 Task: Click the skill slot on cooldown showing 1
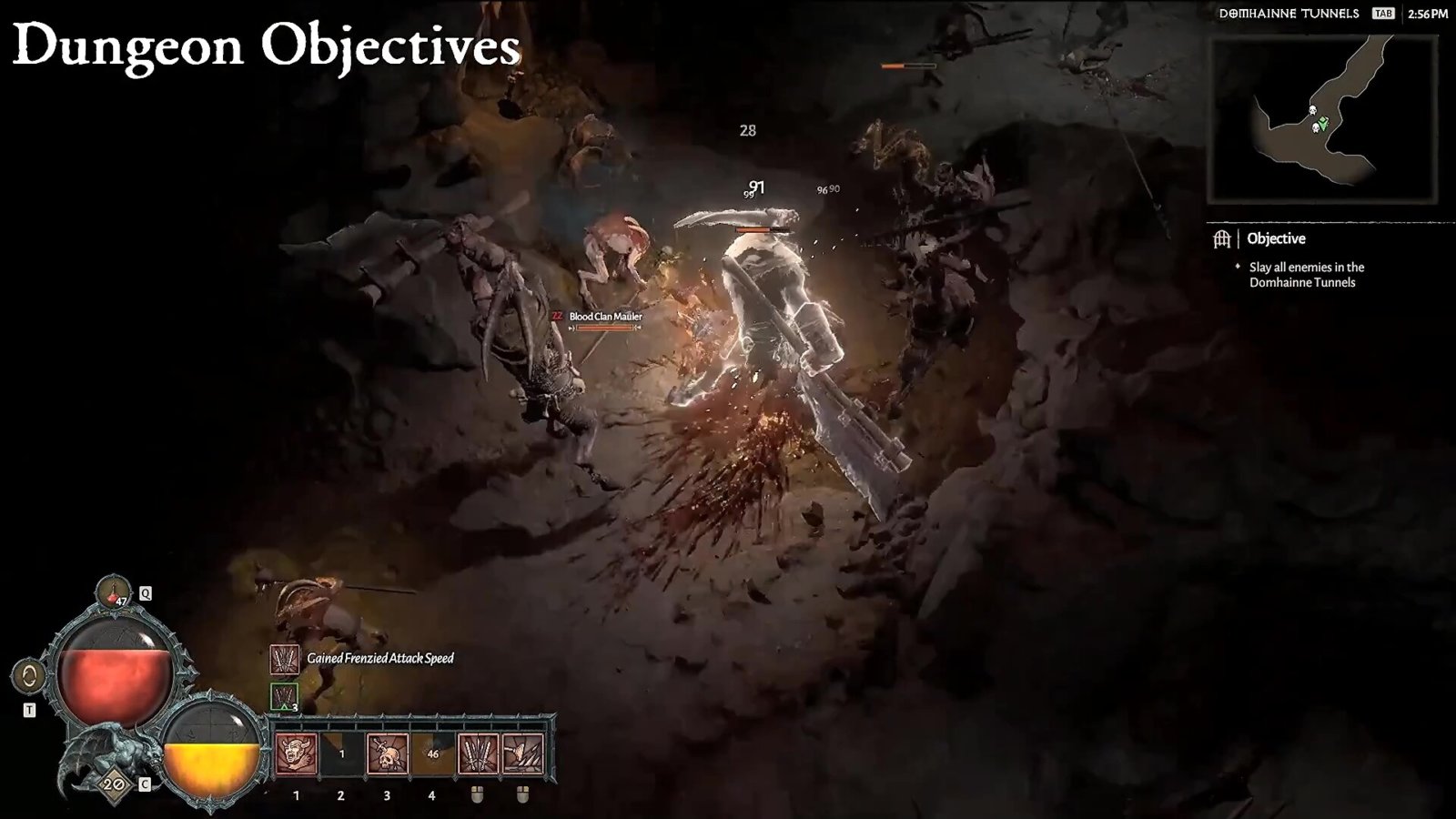(342, 754)
